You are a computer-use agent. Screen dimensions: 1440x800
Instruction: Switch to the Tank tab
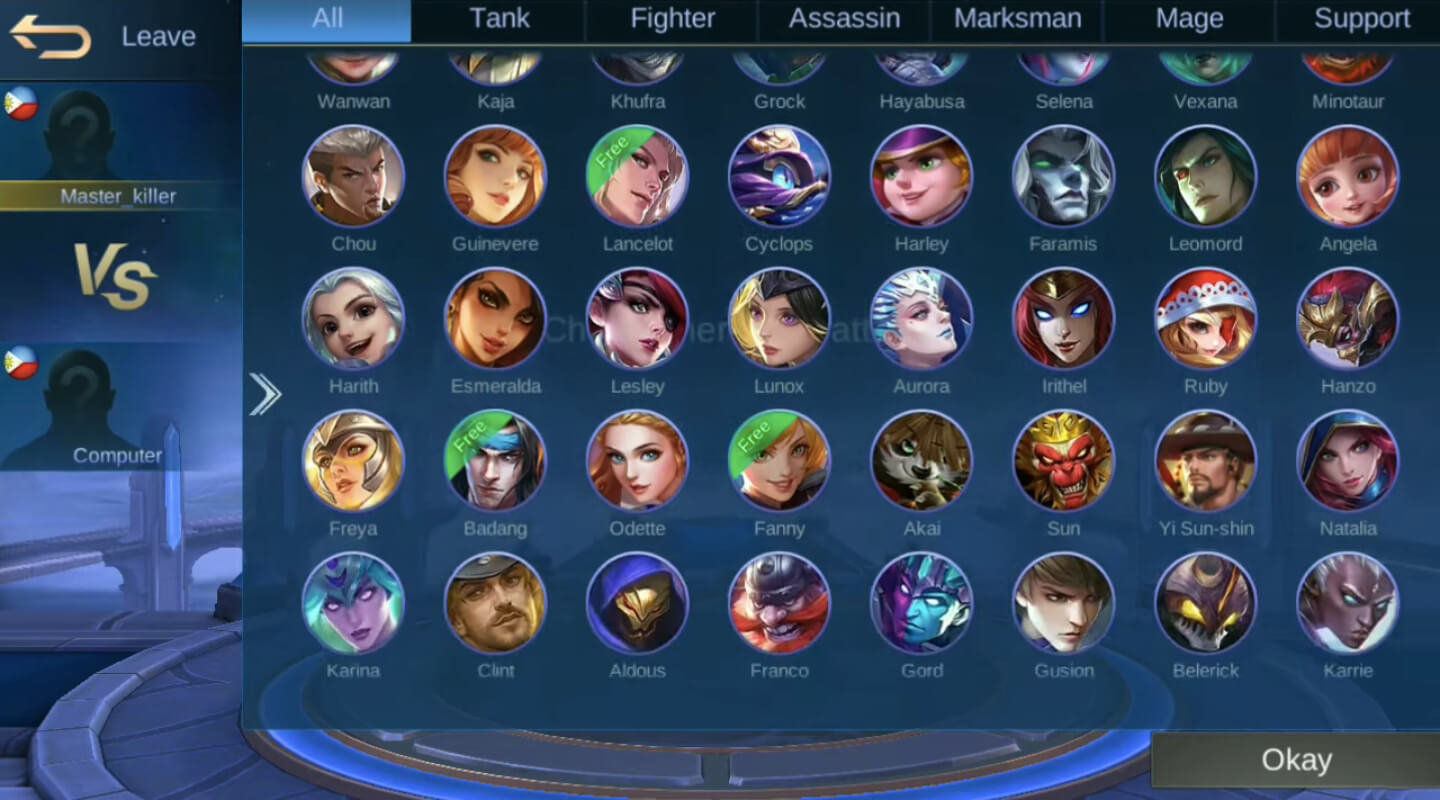point(499,18)
